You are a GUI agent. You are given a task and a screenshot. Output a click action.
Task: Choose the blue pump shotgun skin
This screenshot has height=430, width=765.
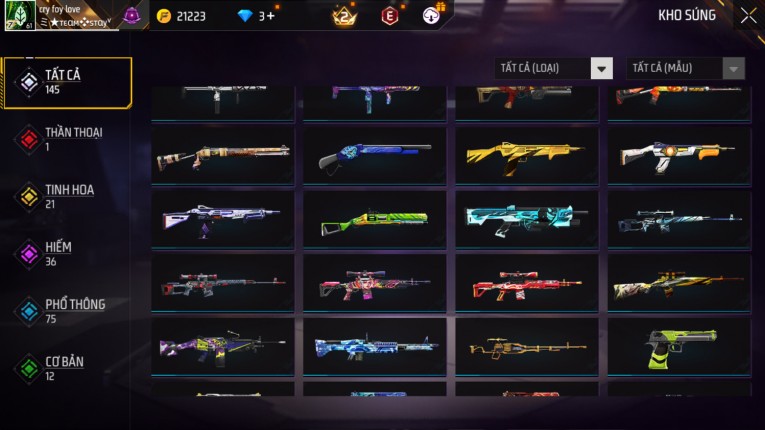(374, 155)
